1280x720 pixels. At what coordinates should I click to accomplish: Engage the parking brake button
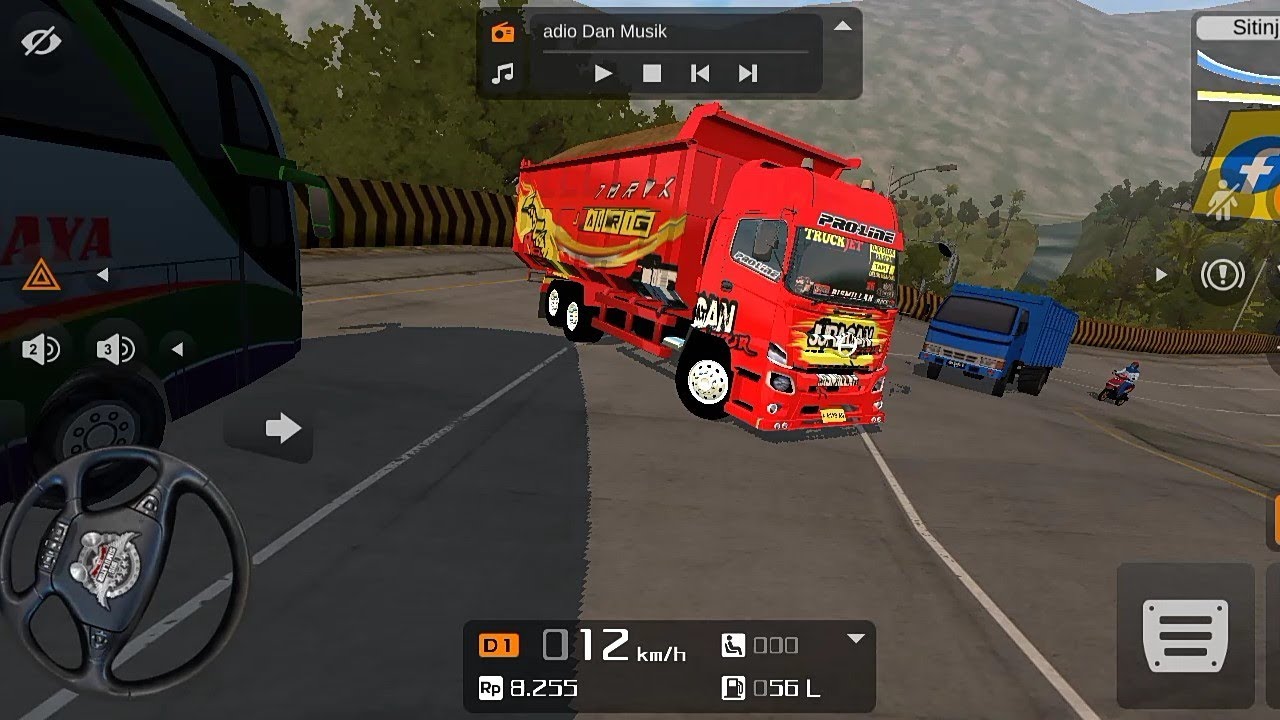click(x=1222, y=274)
